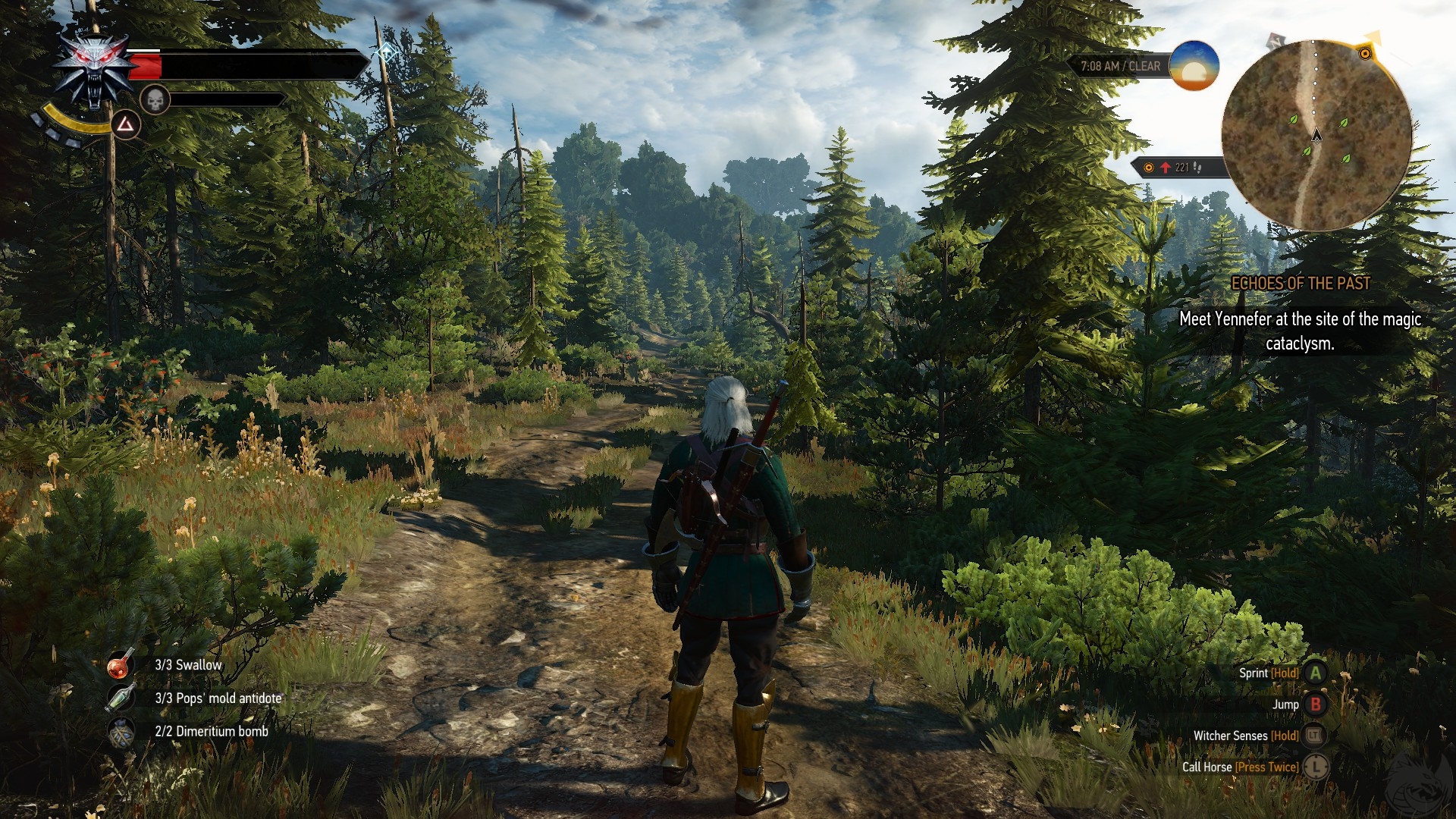Select the Swallow potion slot
This screenshot has width=1456, height=819.
pos(121,665)
